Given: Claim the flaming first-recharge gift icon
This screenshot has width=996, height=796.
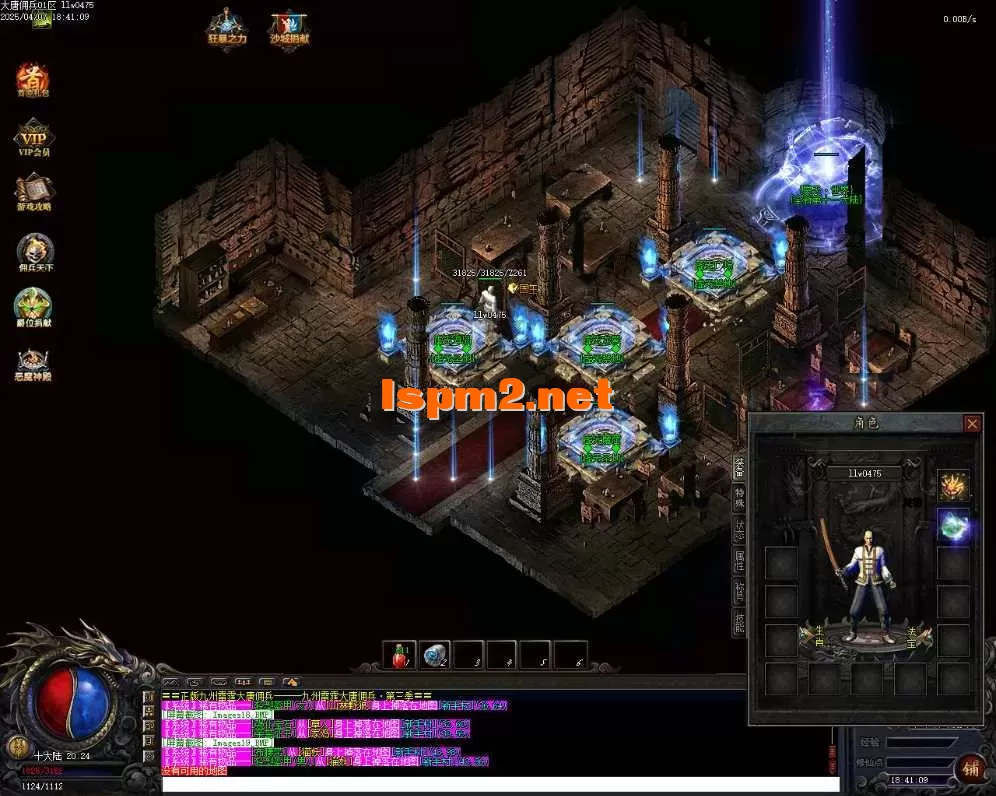Looking at the screenshot, I should [33, 79].
